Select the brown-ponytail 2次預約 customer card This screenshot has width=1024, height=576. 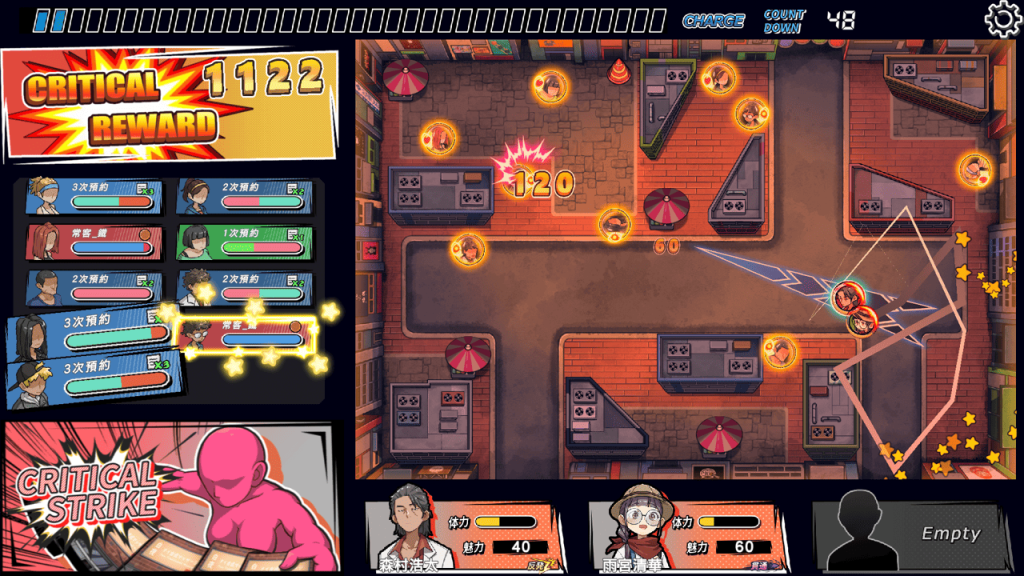[243, 196]
